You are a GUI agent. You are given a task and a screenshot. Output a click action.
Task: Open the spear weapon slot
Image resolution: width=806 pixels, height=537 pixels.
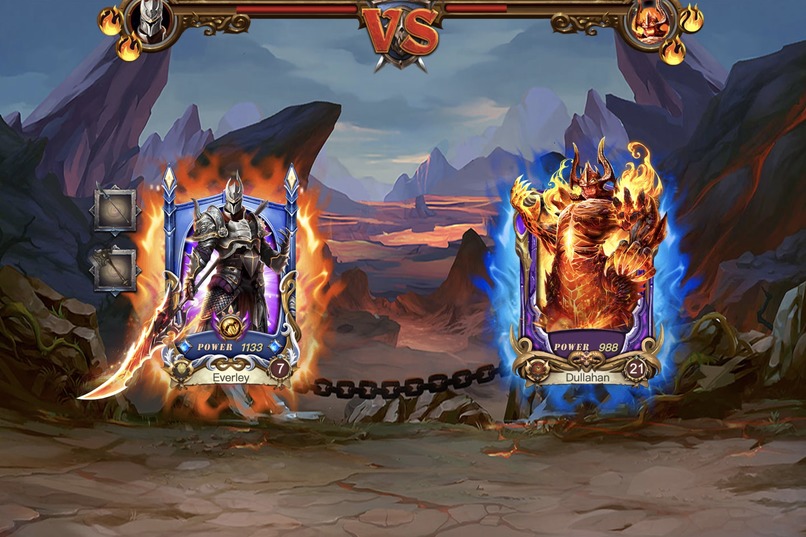pos(114,208)
